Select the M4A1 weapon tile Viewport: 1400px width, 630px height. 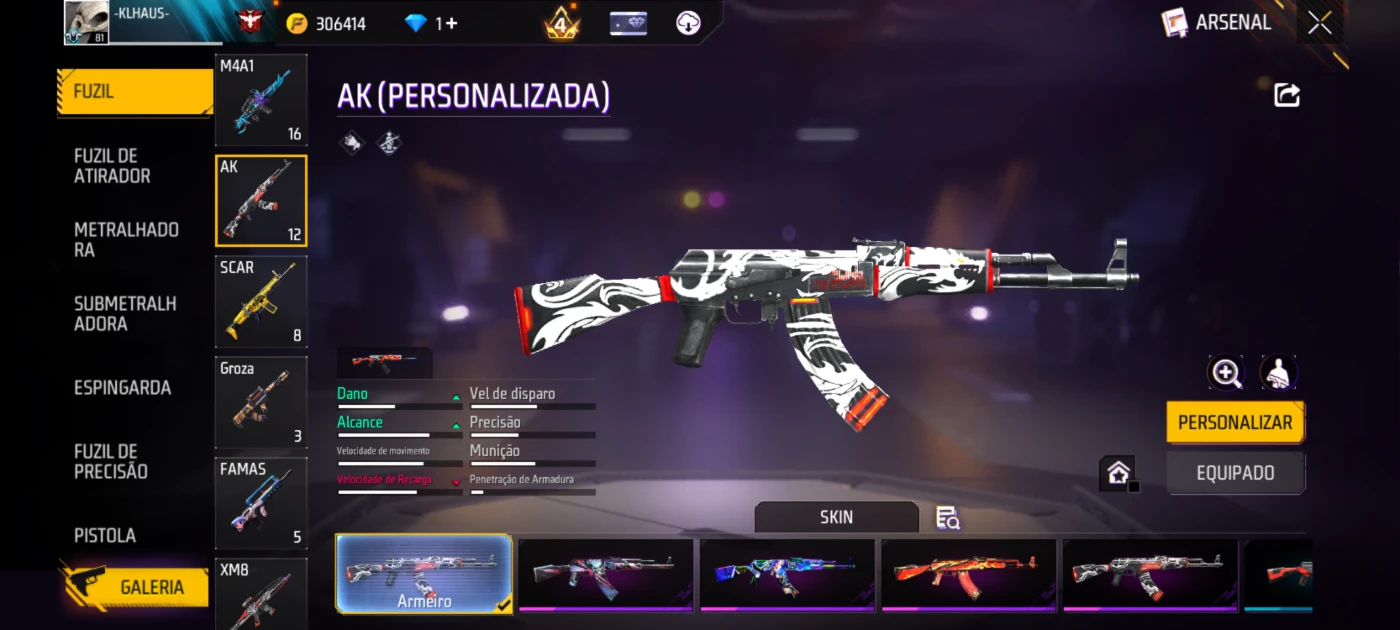pos(261,100)
